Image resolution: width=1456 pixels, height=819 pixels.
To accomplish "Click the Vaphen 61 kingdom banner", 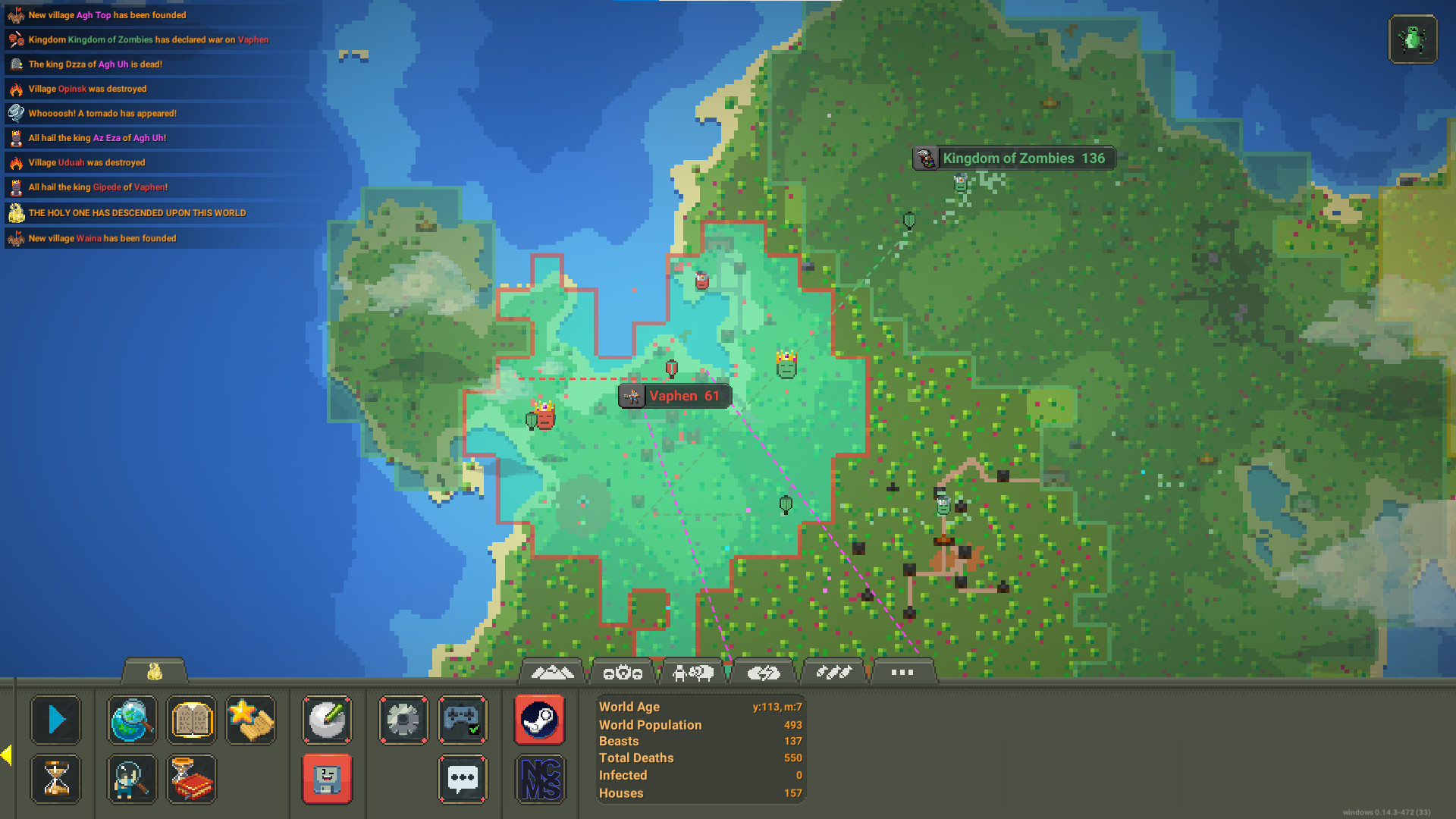I will tap(674, 396).
